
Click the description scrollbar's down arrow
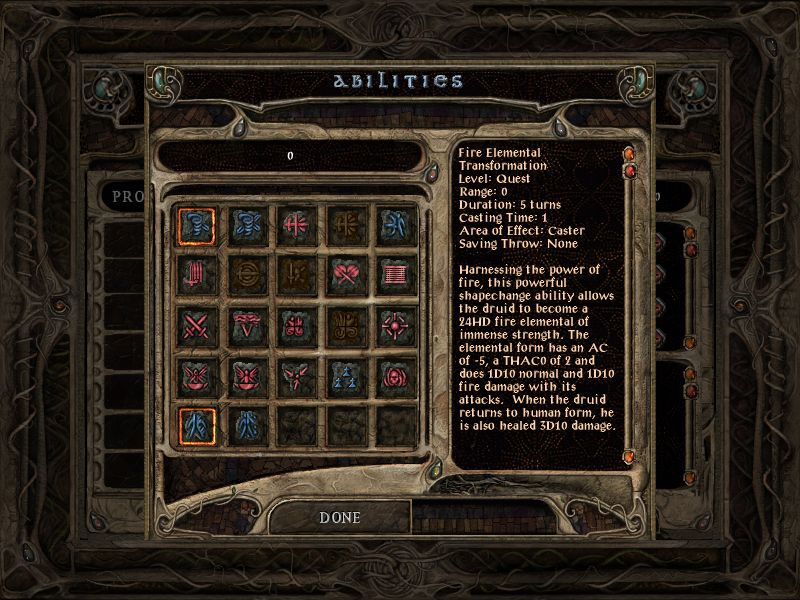coord(630,457)
